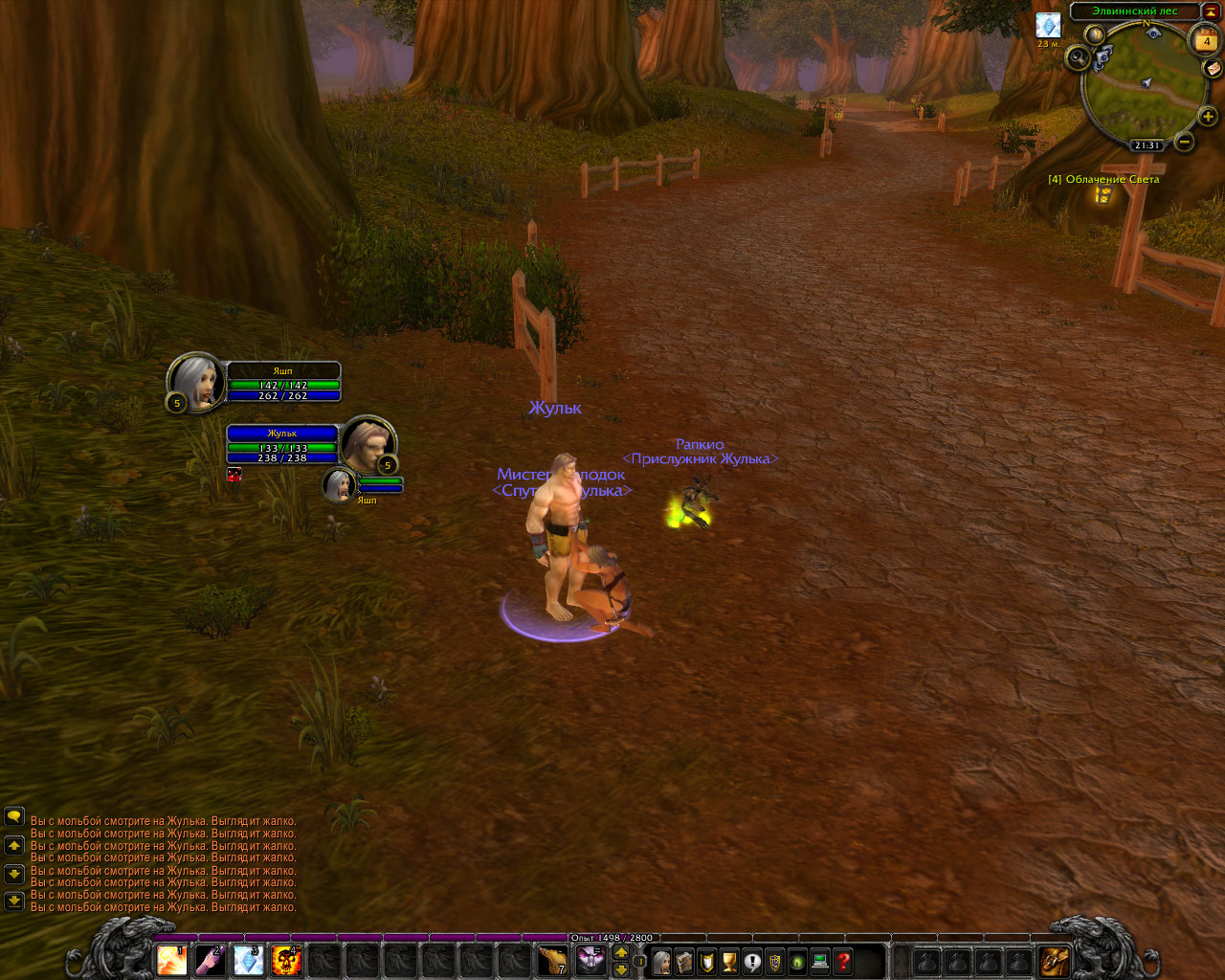Viewport: 1225px width, 980px height.
Task: Open the character info micro button
Action: click(661, 961)
